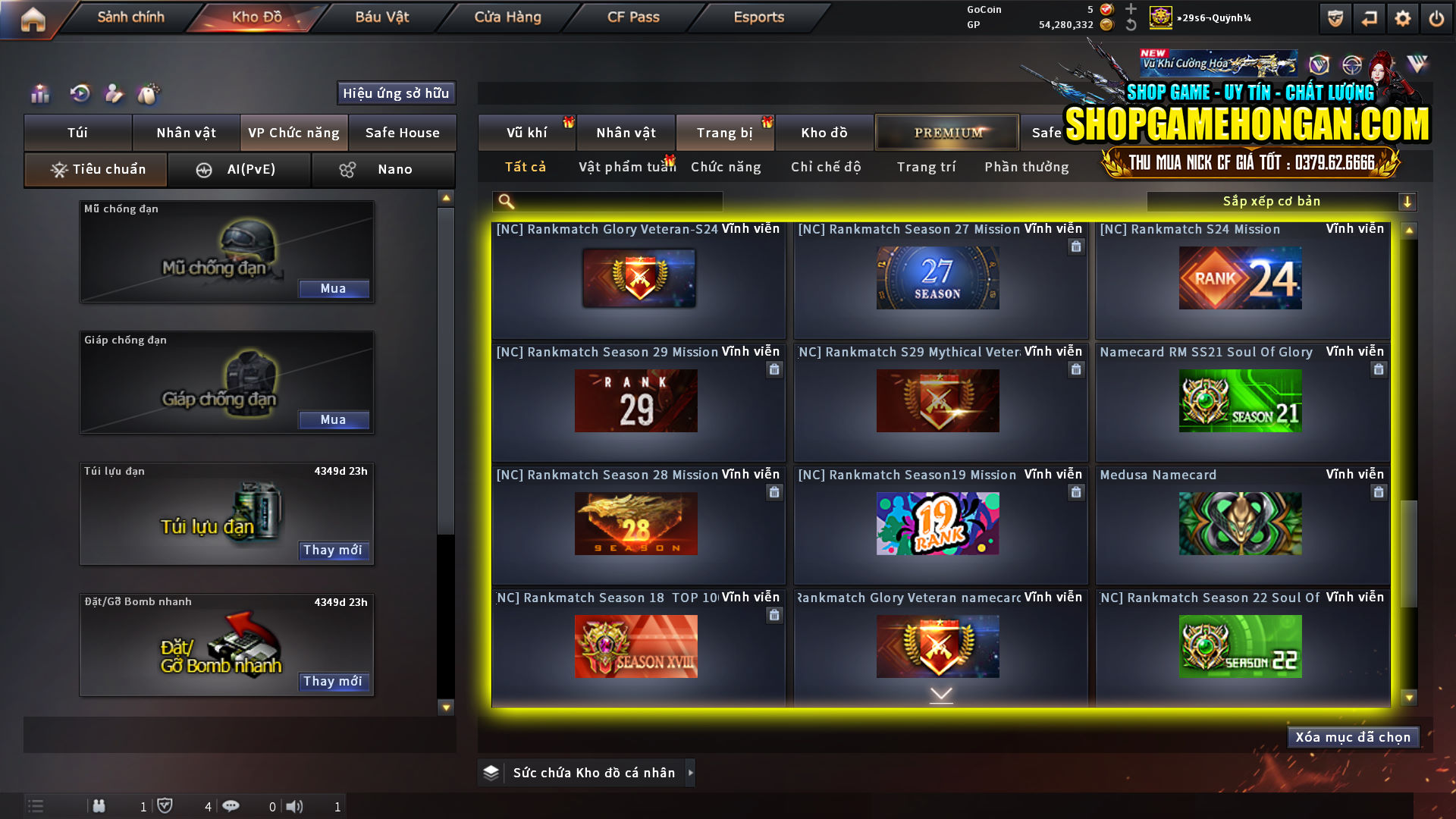1456x819 pixels.
Task: Enable the Nano filter category
Action: [383, 169]
